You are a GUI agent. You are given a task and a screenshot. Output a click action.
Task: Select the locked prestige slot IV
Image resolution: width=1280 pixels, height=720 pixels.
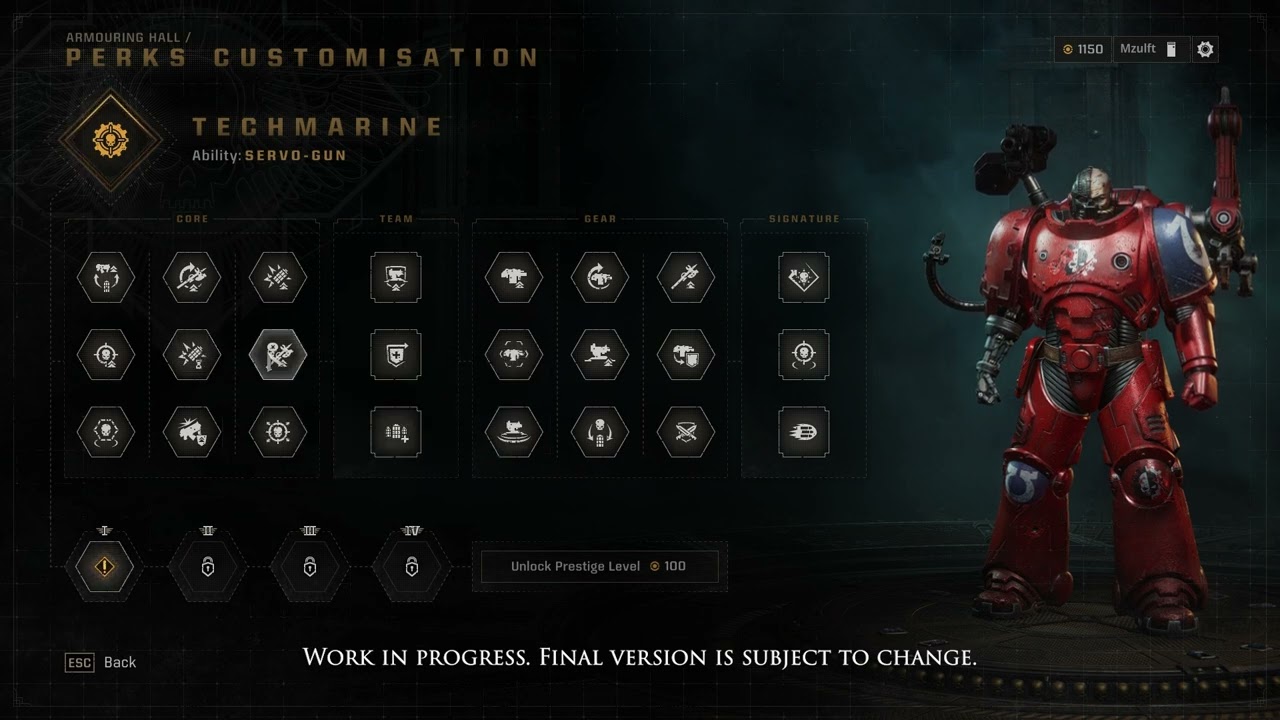(x=411, y=567)
